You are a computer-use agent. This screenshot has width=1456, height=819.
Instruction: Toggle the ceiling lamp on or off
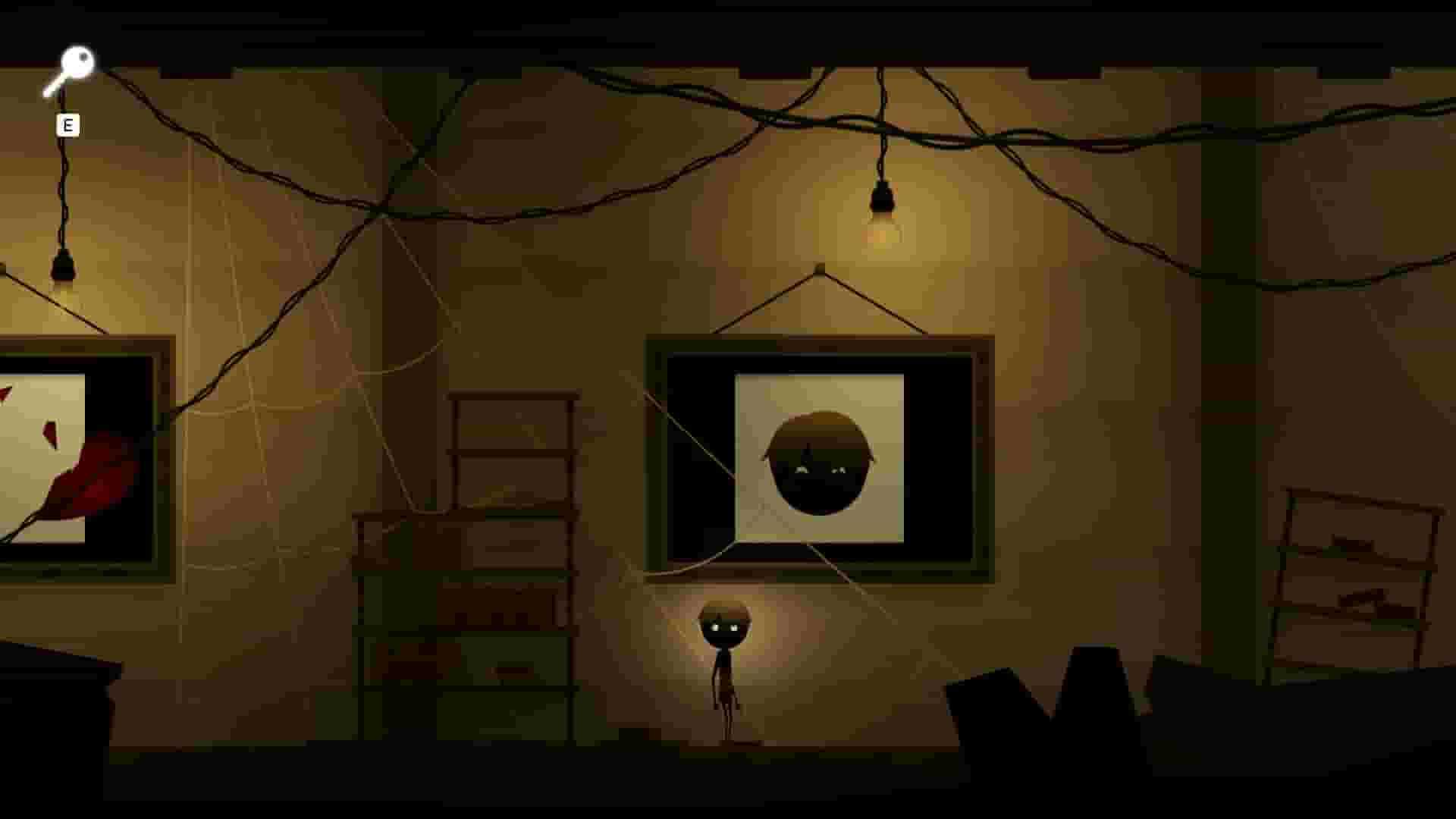882,220
